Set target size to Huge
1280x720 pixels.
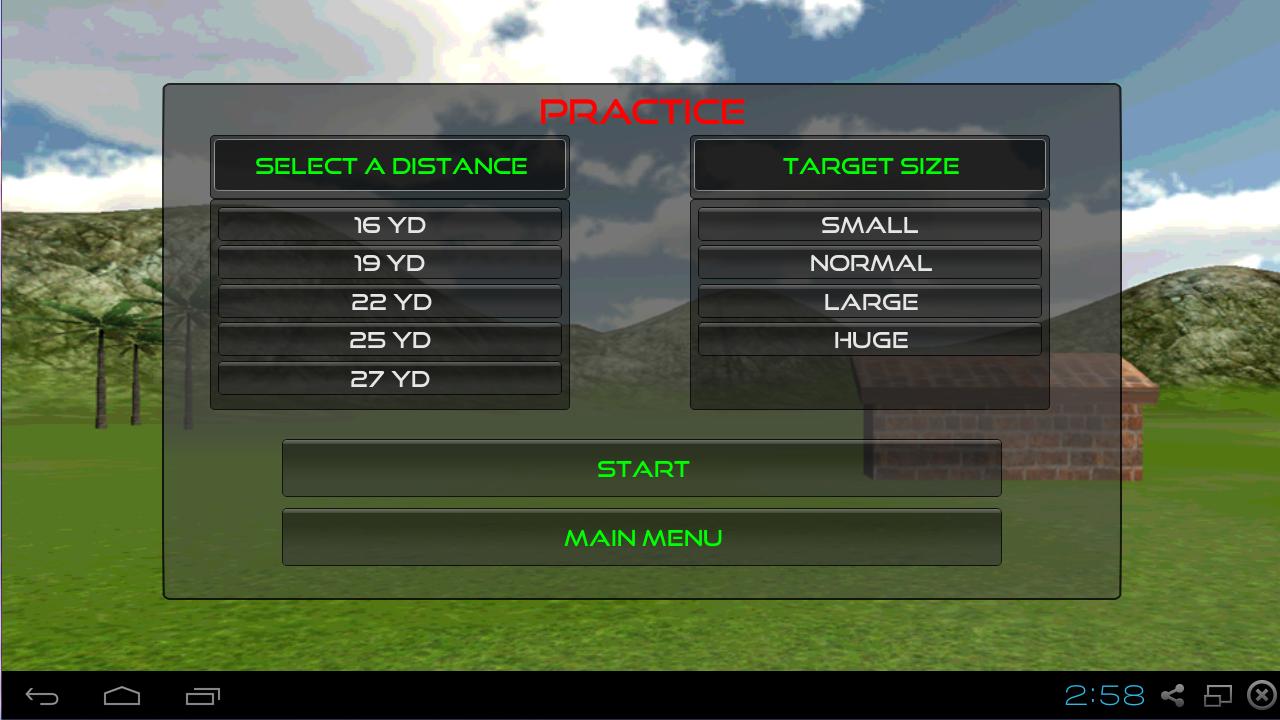pyautogui.click(x=869, y=340)
